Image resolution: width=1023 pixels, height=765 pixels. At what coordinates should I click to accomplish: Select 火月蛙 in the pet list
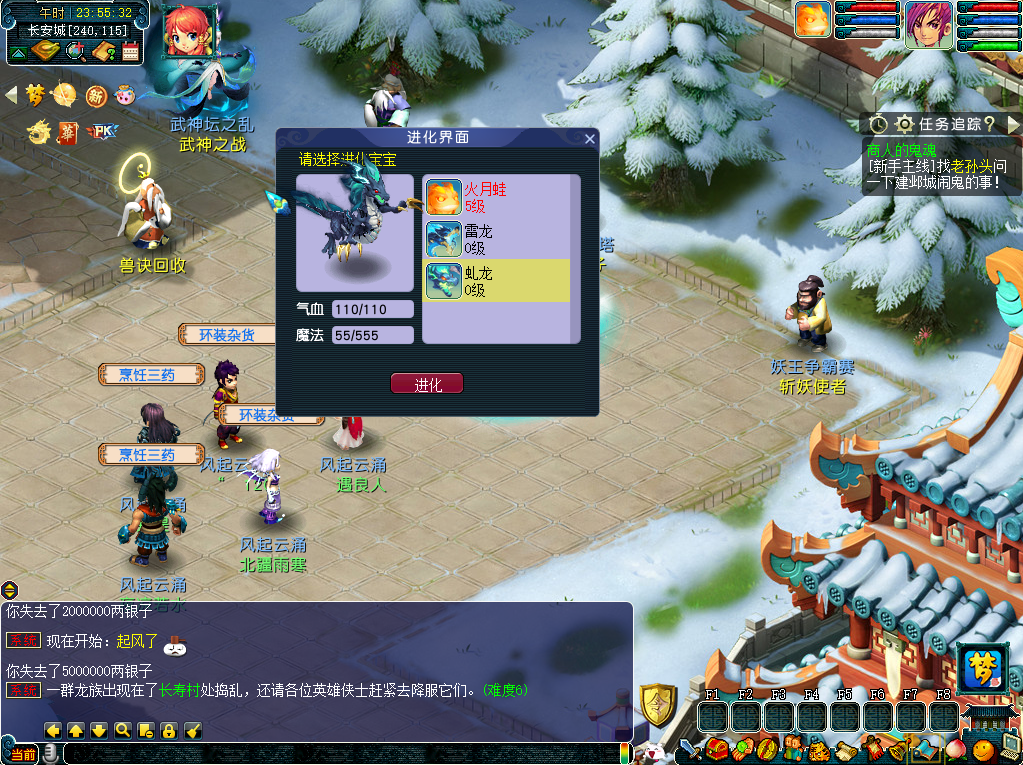pyautogui.click(x=496, y=197)
